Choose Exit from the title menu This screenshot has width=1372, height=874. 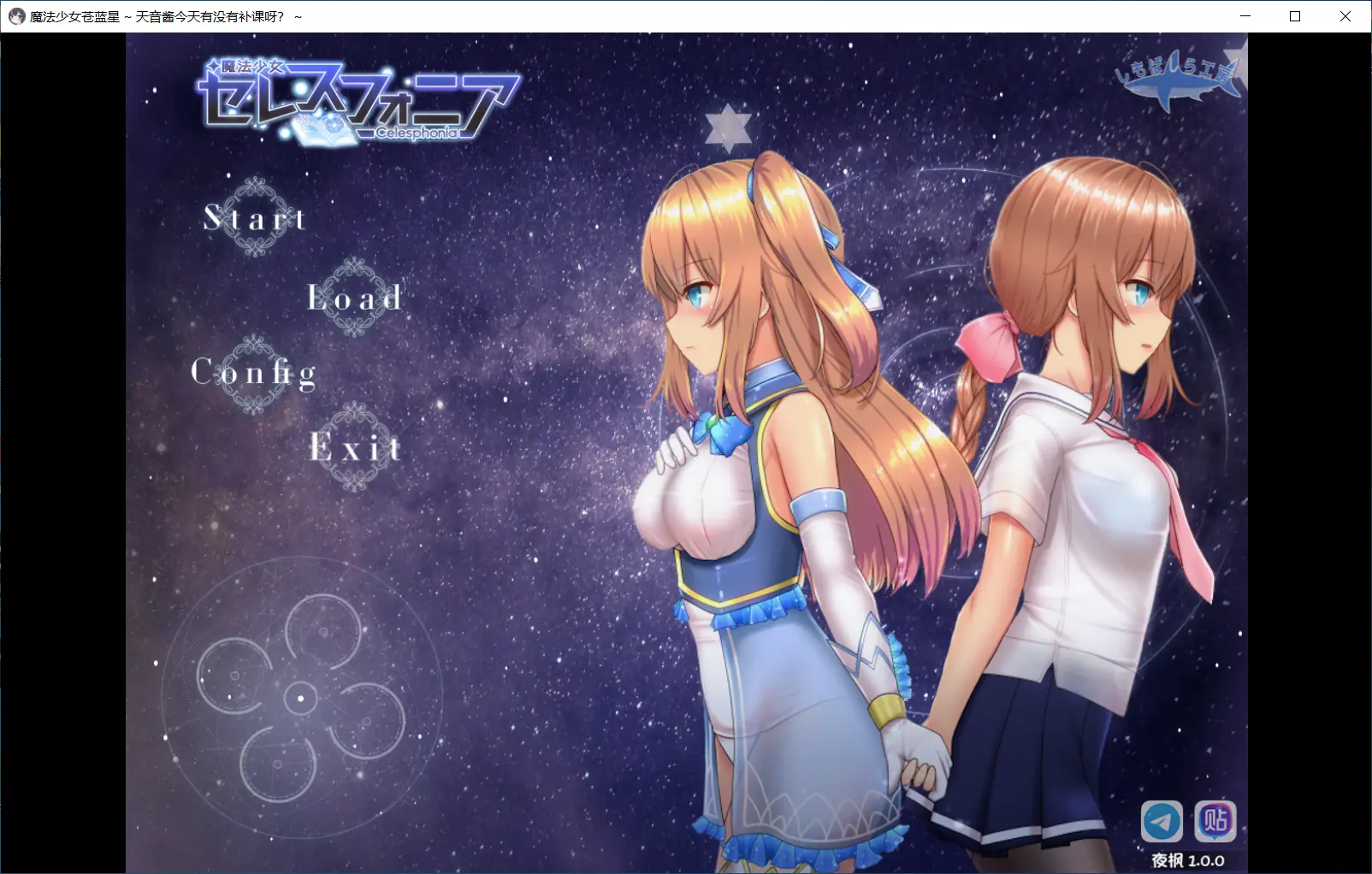pos(355,447)
